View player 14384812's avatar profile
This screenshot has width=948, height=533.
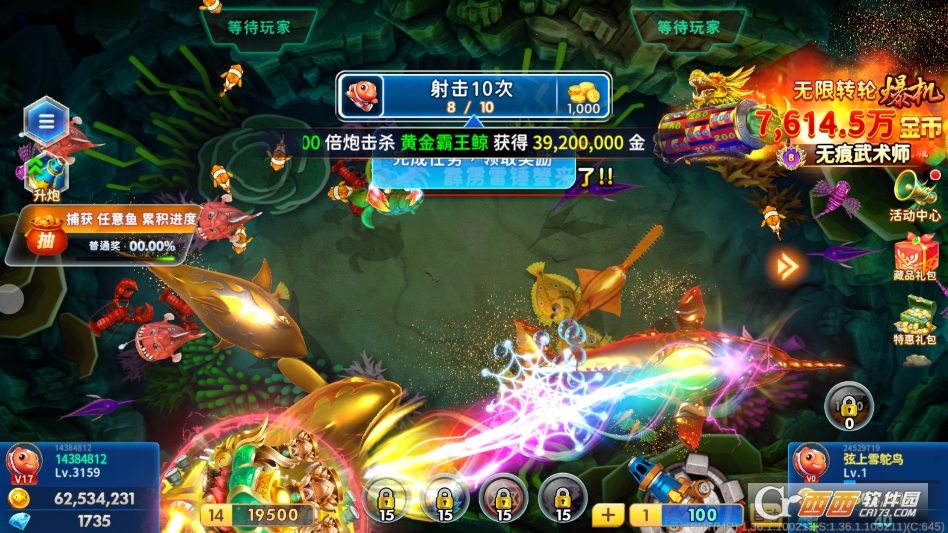(x=24, y=463)
